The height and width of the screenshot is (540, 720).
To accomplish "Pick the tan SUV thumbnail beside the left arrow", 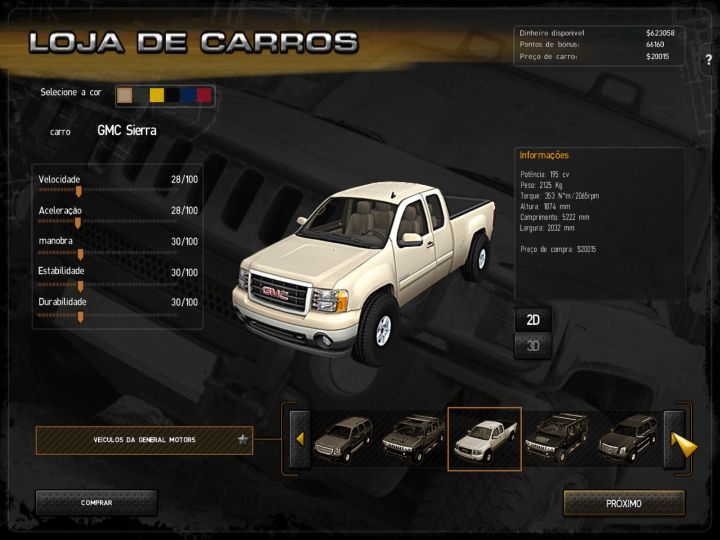I will (x=343, y=439).
